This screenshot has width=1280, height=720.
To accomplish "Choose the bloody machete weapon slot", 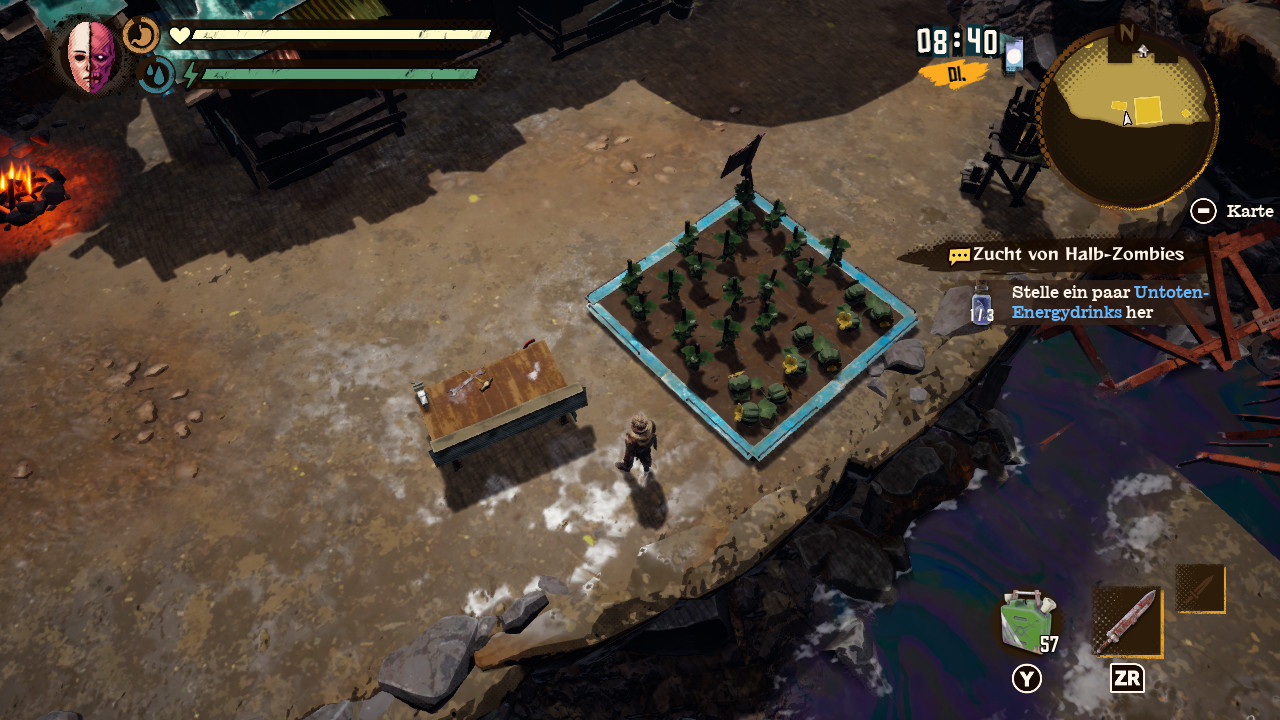I will (x=1127, y=621).
